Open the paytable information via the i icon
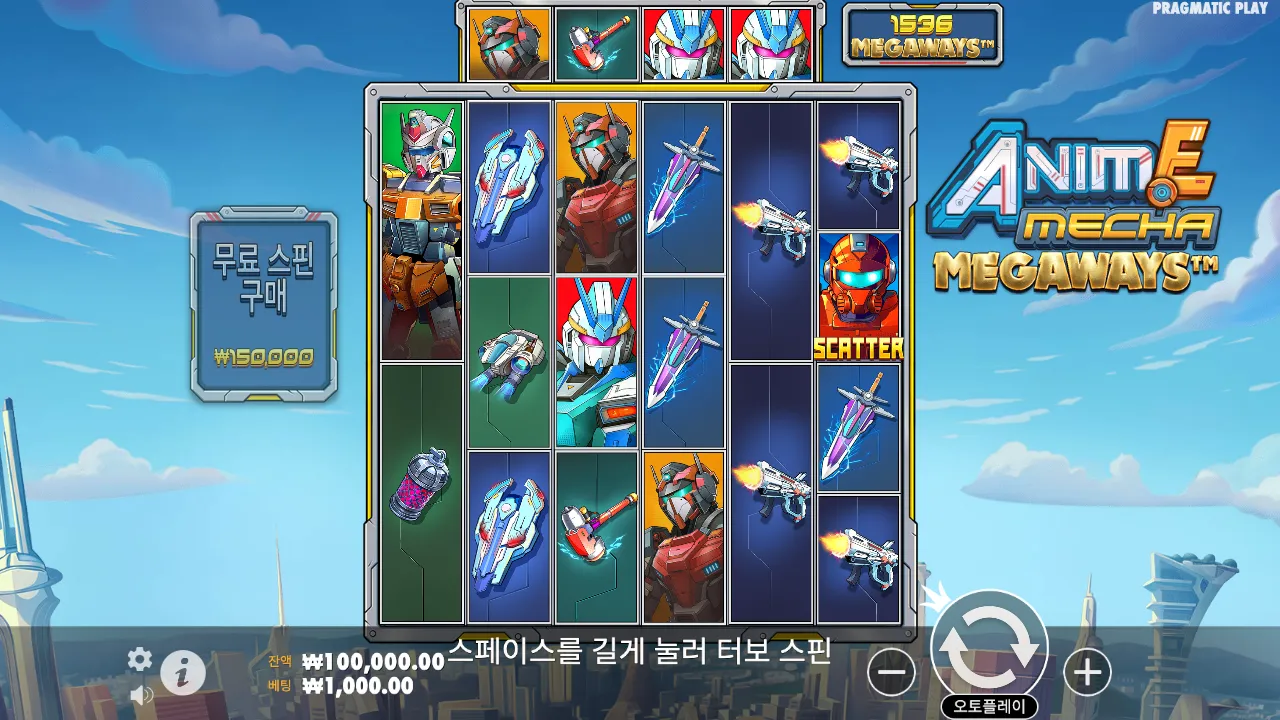1280x720 pixels. click(184, 671)
